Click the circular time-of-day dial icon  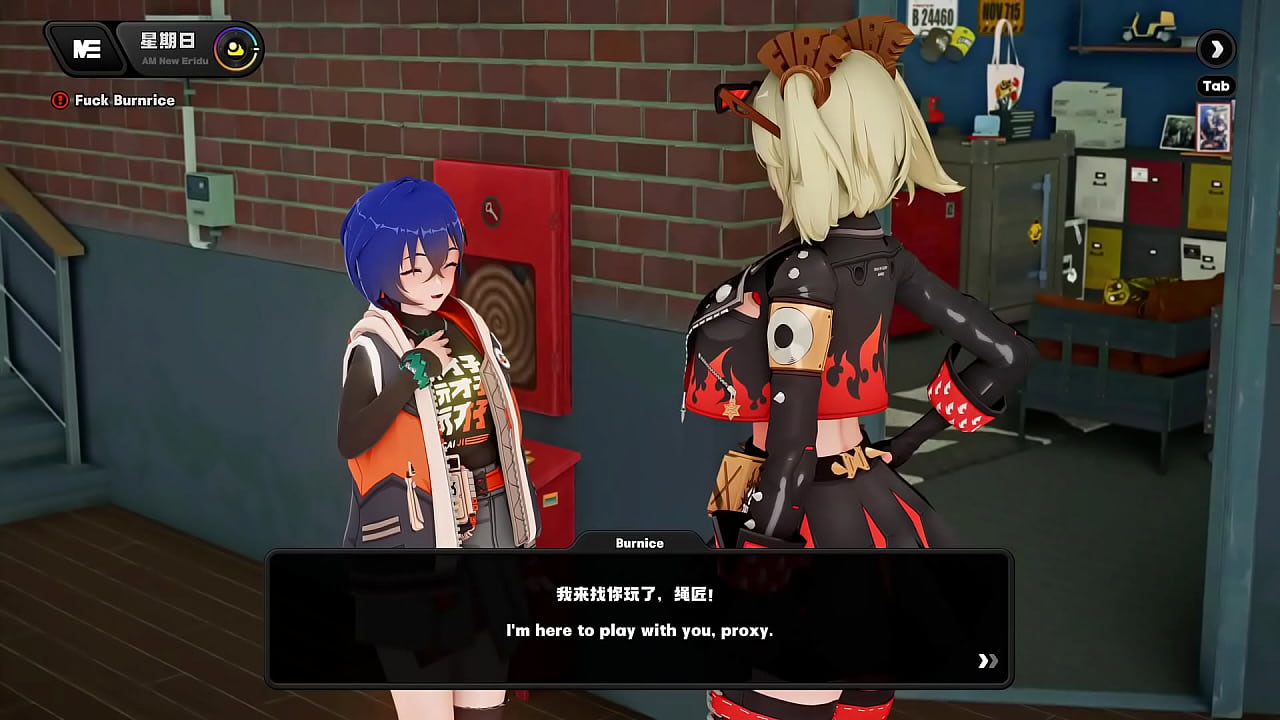pos(237,48)
